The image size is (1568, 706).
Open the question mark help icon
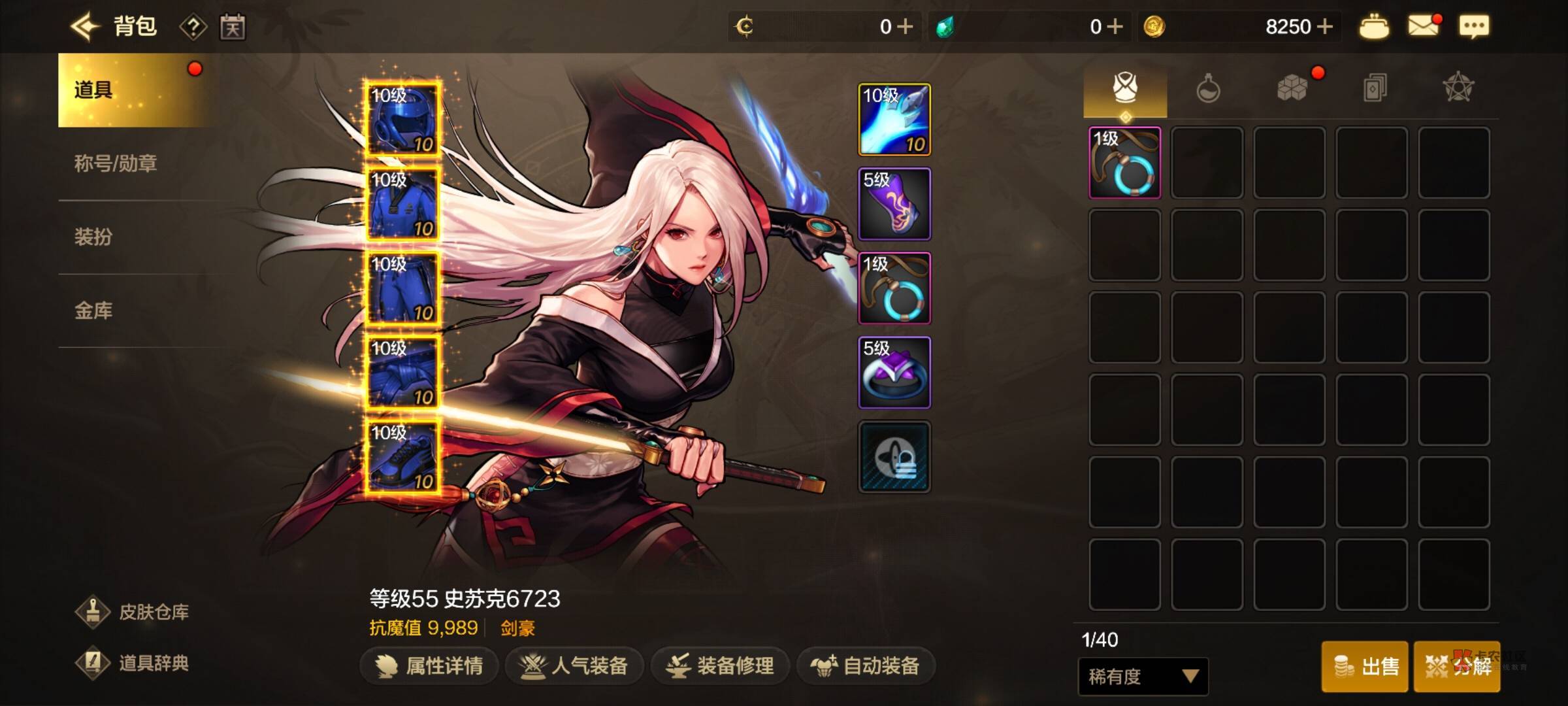[x=193, y=27]
